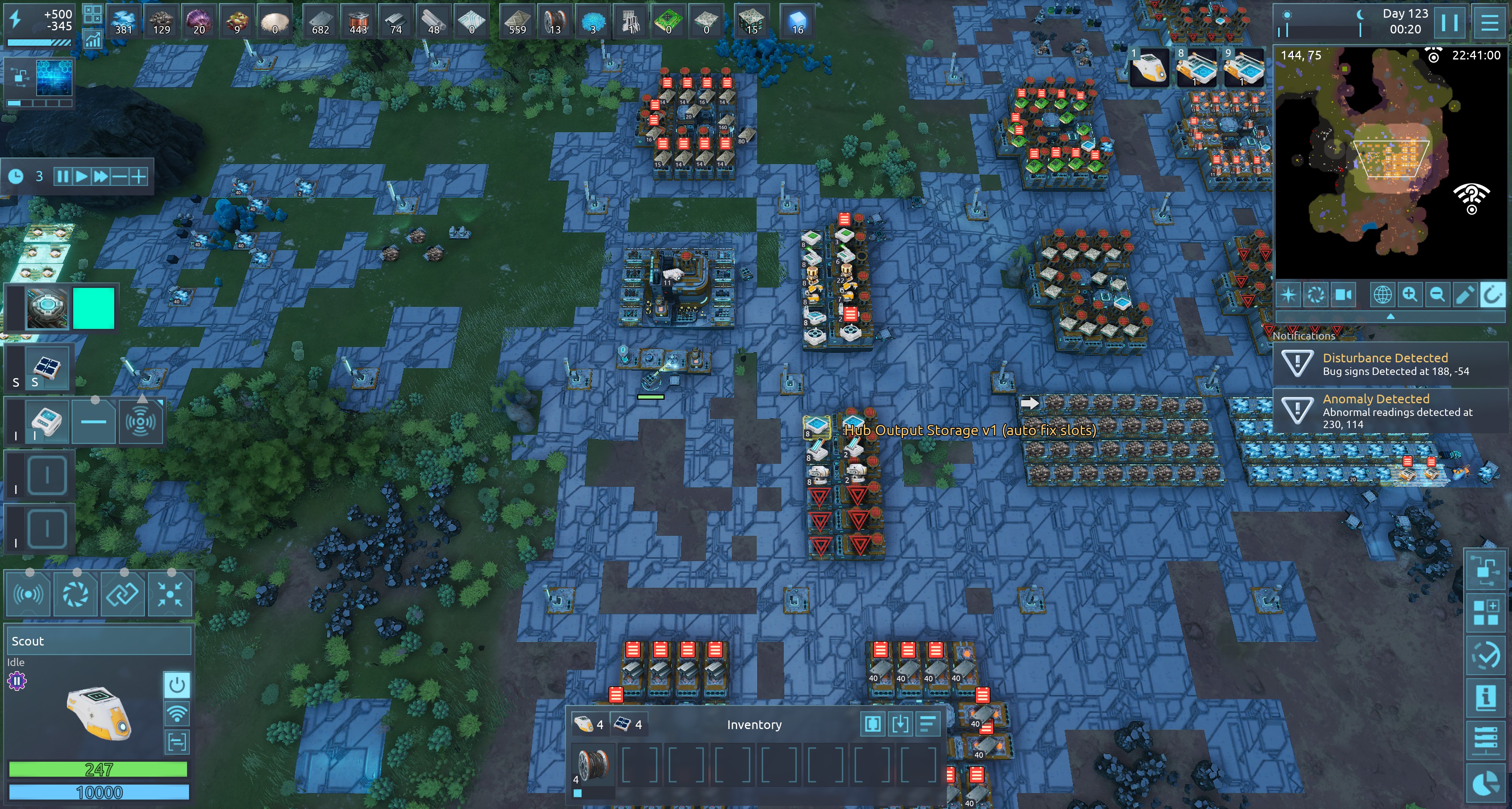Decrease game speed with the minus button
This screenshot has width=1512, height=809.
tap(119, 177)
